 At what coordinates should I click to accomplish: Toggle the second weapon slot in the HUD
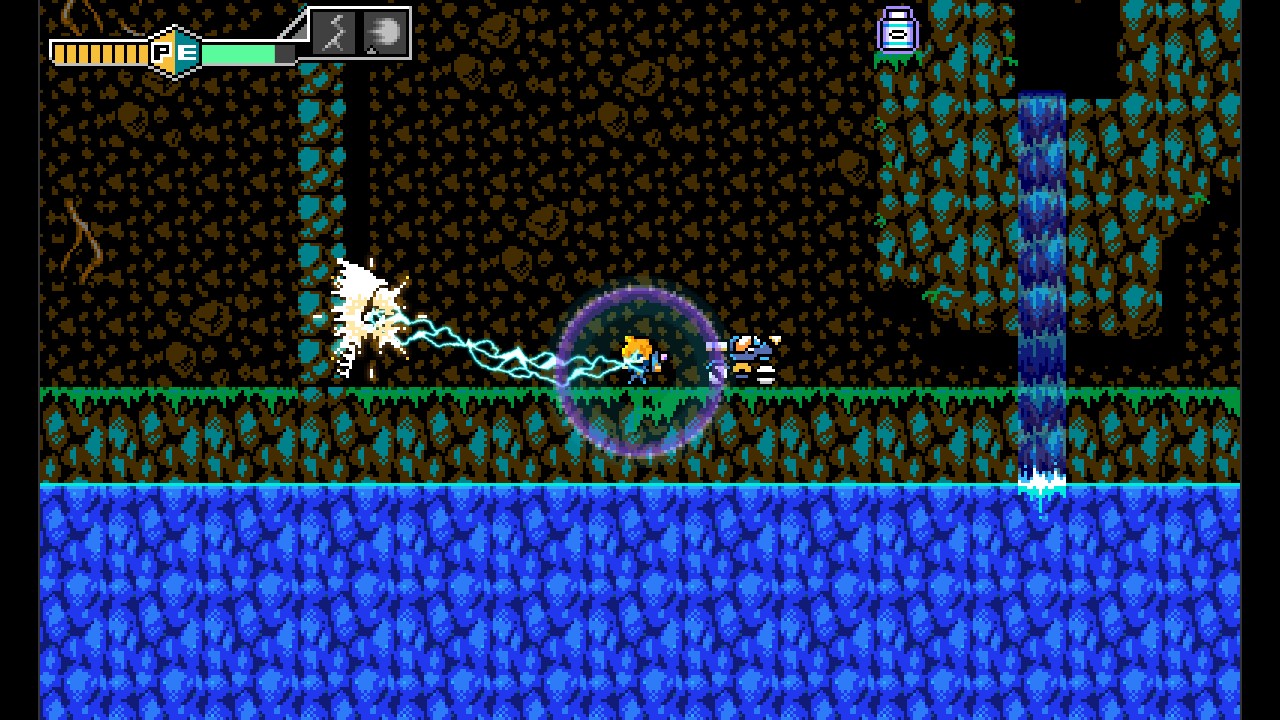[x=384, y=32]
